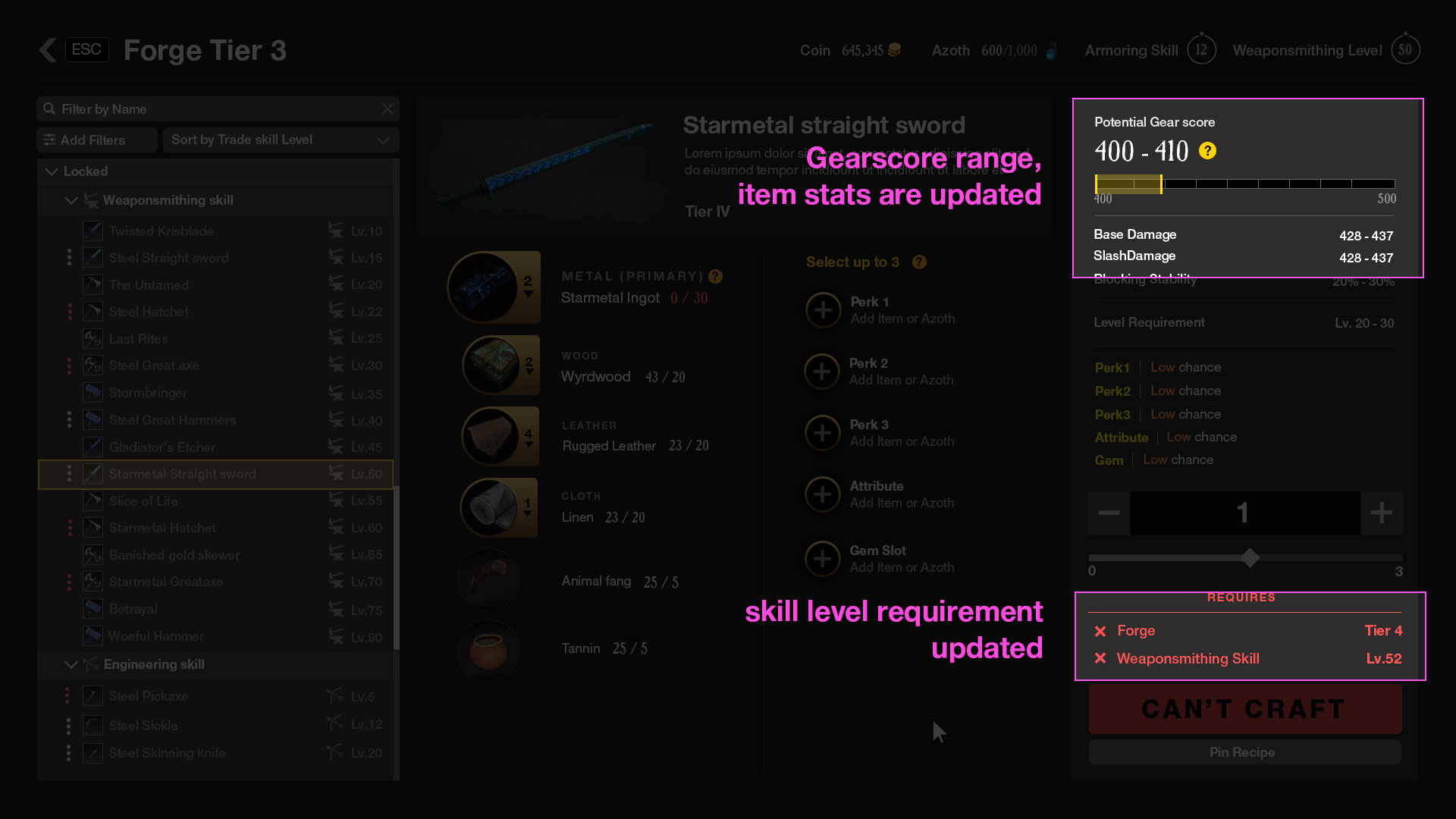The image size is (1456, 819).
Task: Open the Add Filters options
Action: [x=96, y=140]
